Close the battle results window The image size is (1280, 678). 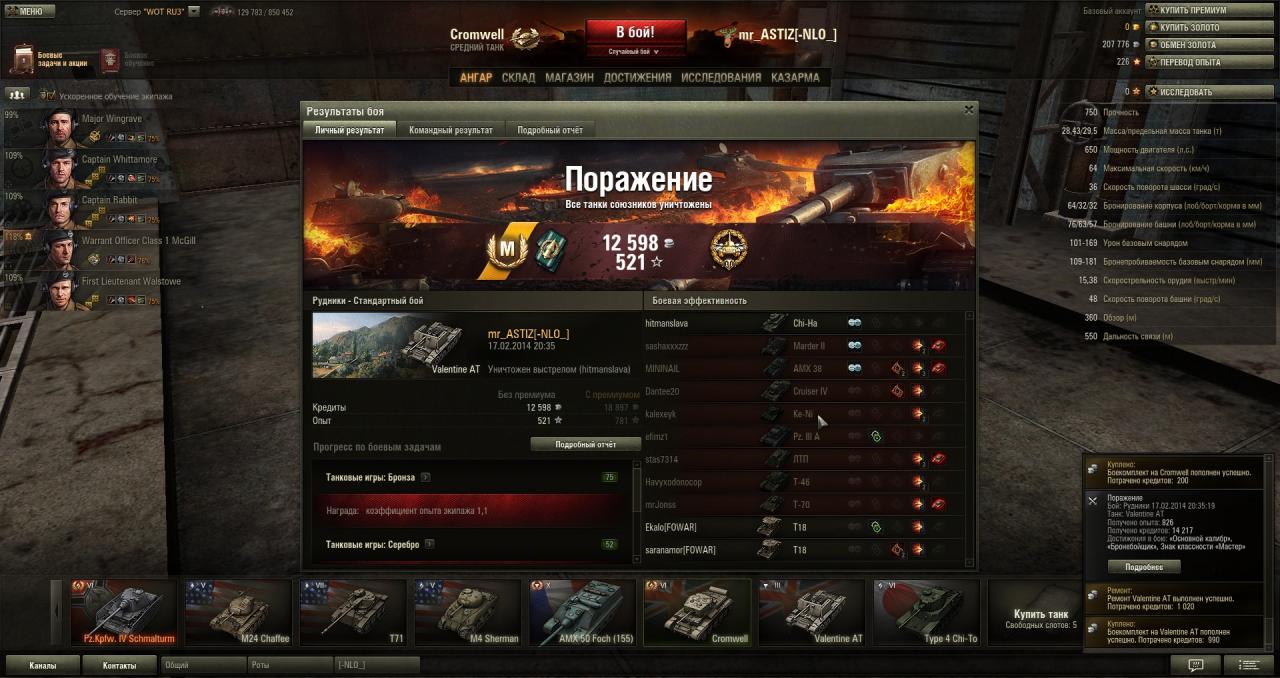[x=968, y=110]
